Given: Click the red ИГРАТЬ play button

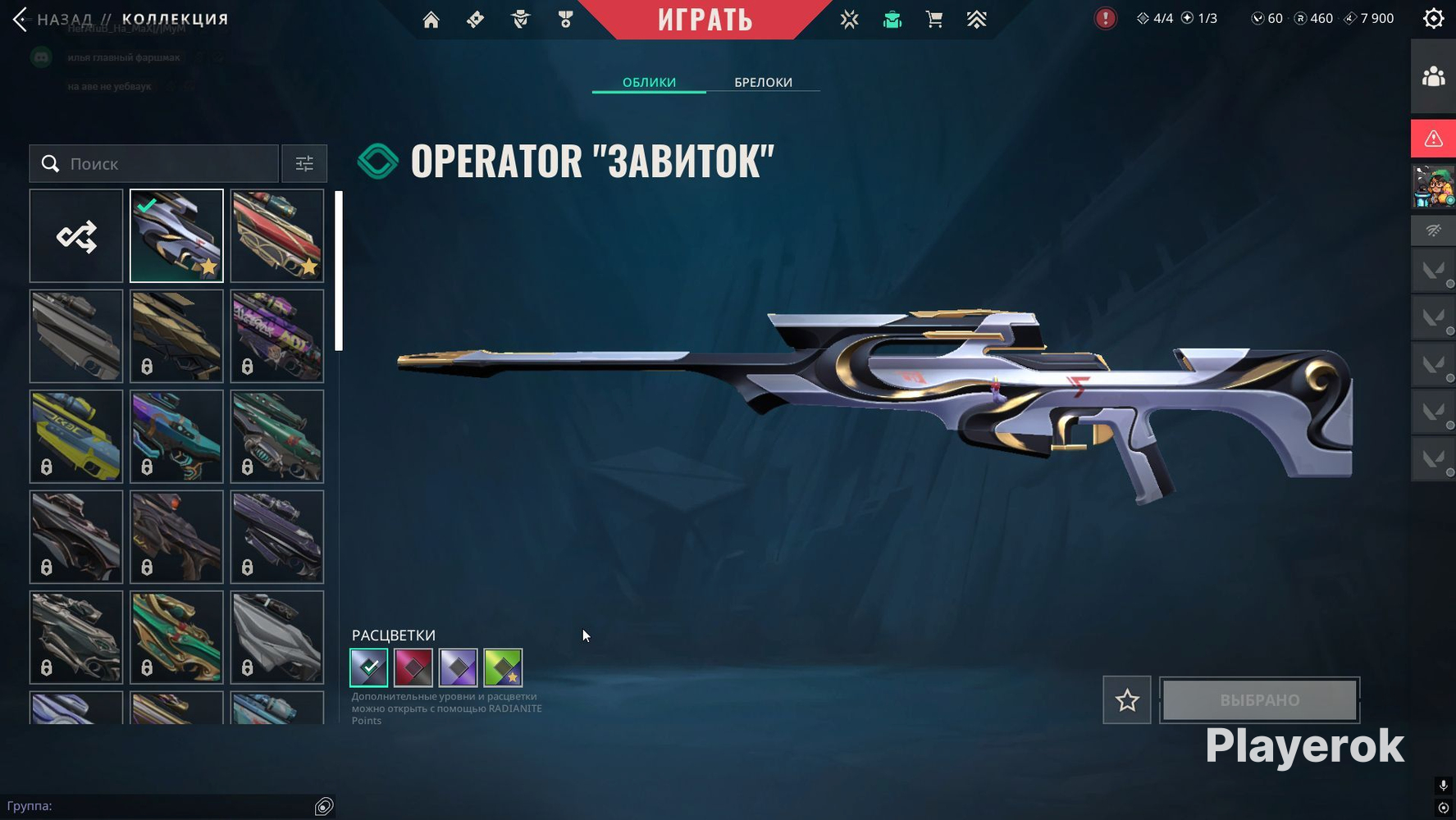Looking at the screenshot, I should click(705, 19).
